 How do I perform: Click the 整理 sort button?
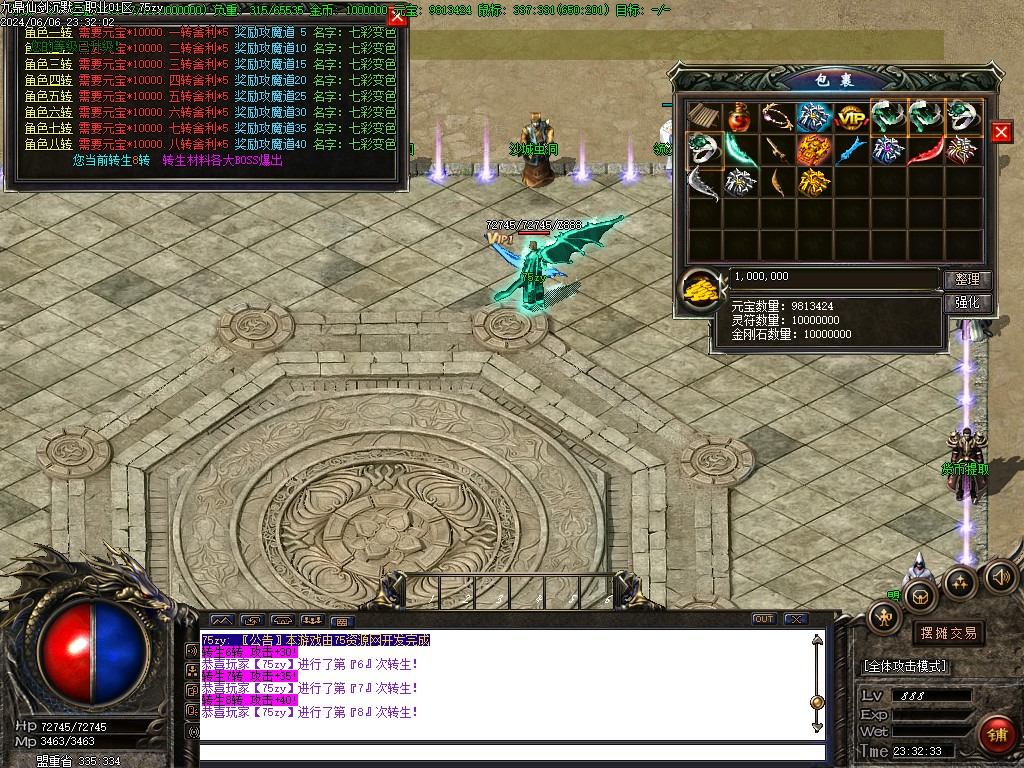tap(967, 280)
